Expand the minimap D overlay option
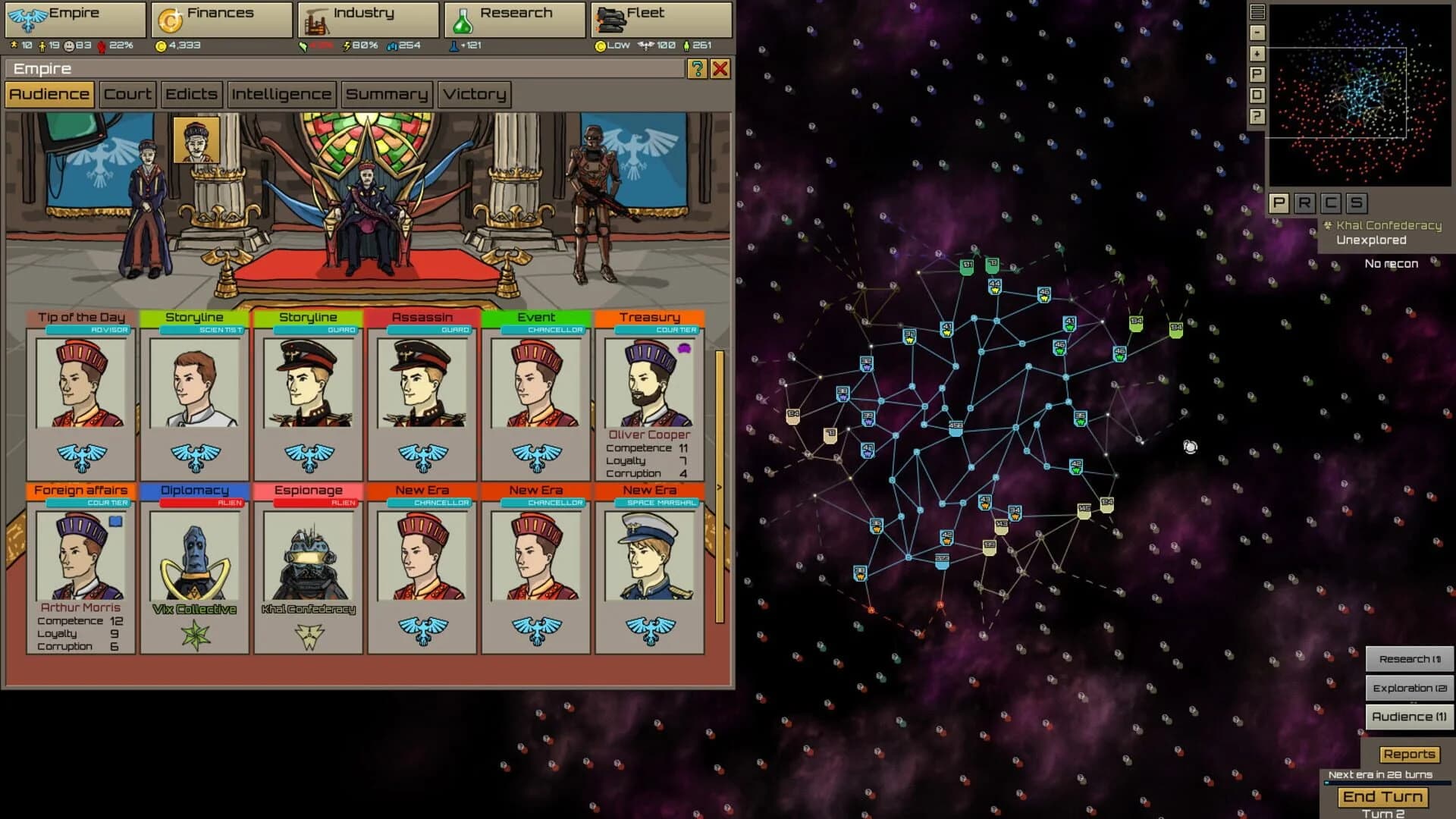Image resolution: width=1456 pixels, height=819 pixels. coord(1257,96)
